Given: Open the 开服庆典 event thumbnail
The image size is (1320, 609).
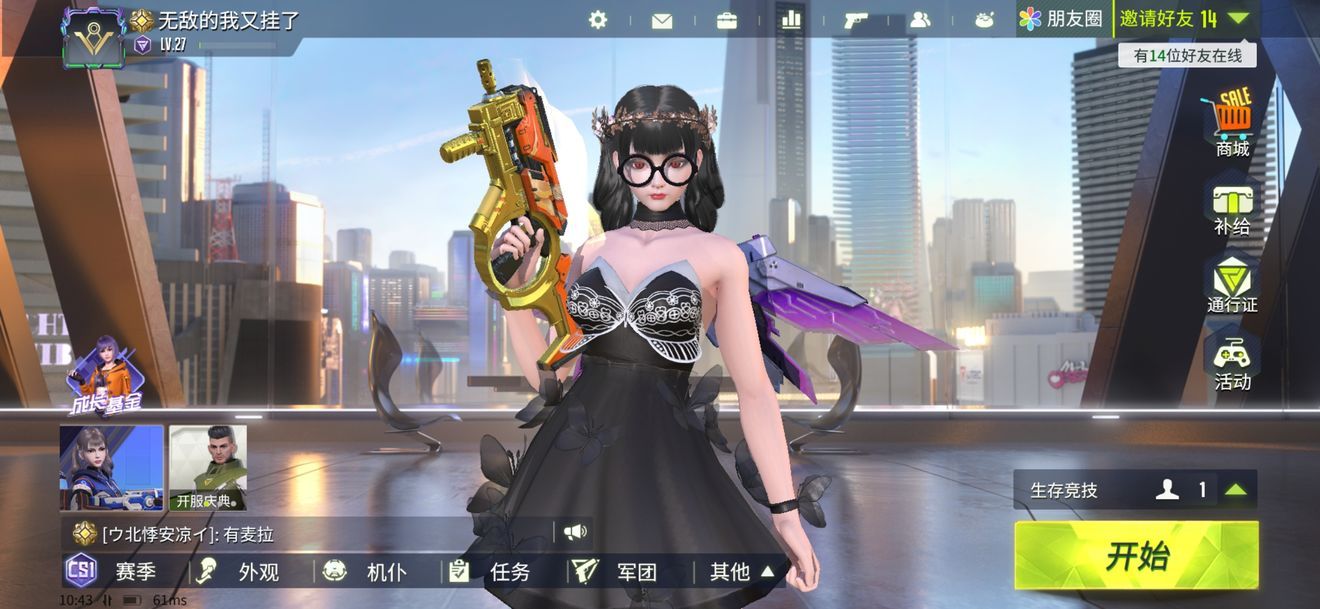Looking at the screenshot, I should [x=207, y=467].
